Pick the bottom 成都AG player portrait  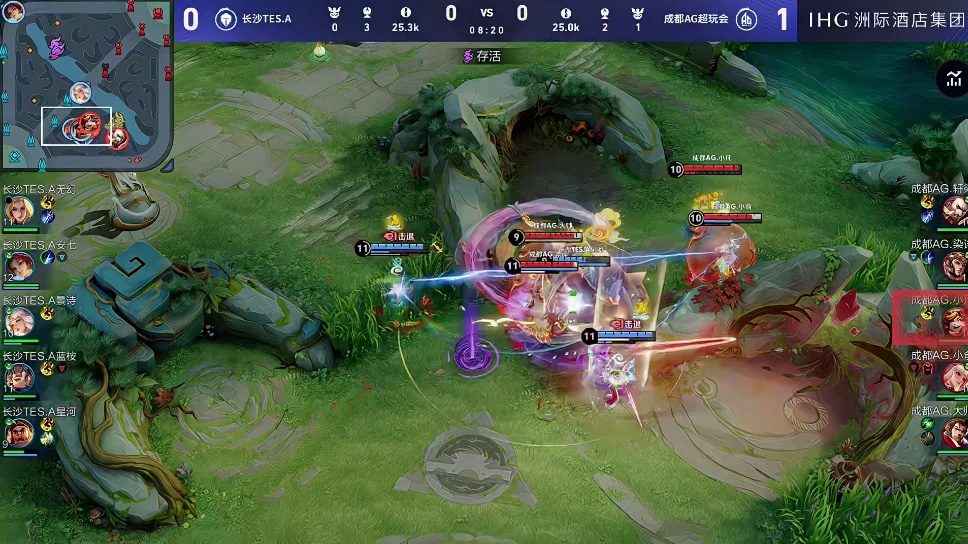[953, 432]
